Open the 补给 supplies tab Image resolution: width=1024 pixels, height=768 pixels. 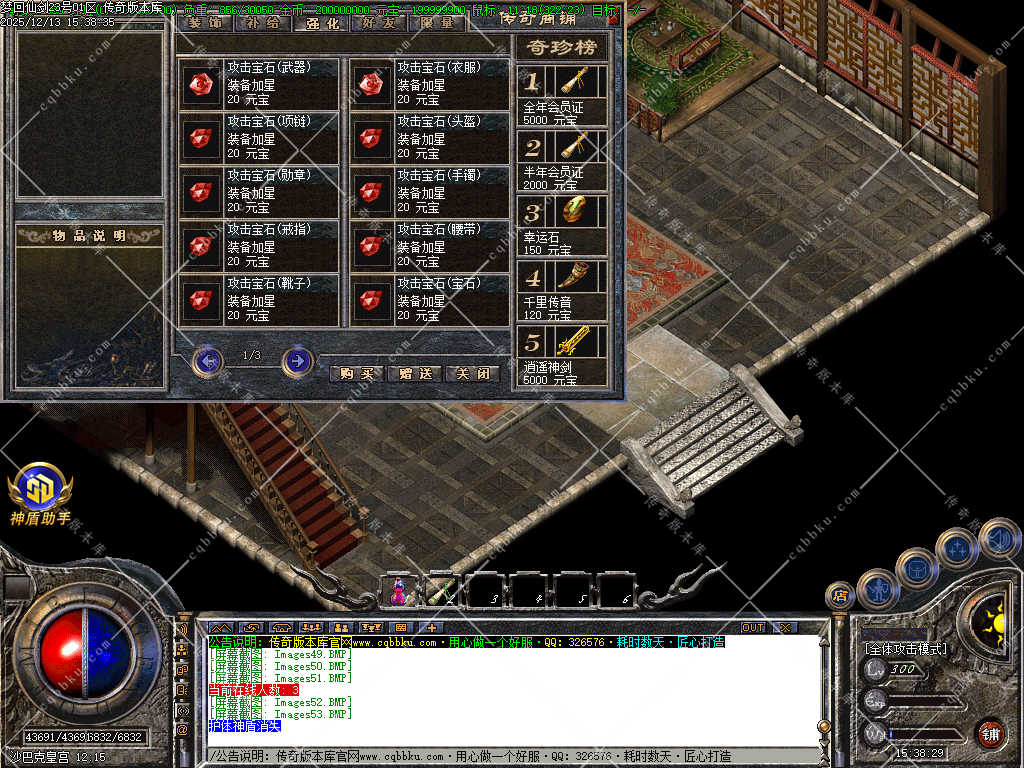pyautogui.click(x=262, y=22)
